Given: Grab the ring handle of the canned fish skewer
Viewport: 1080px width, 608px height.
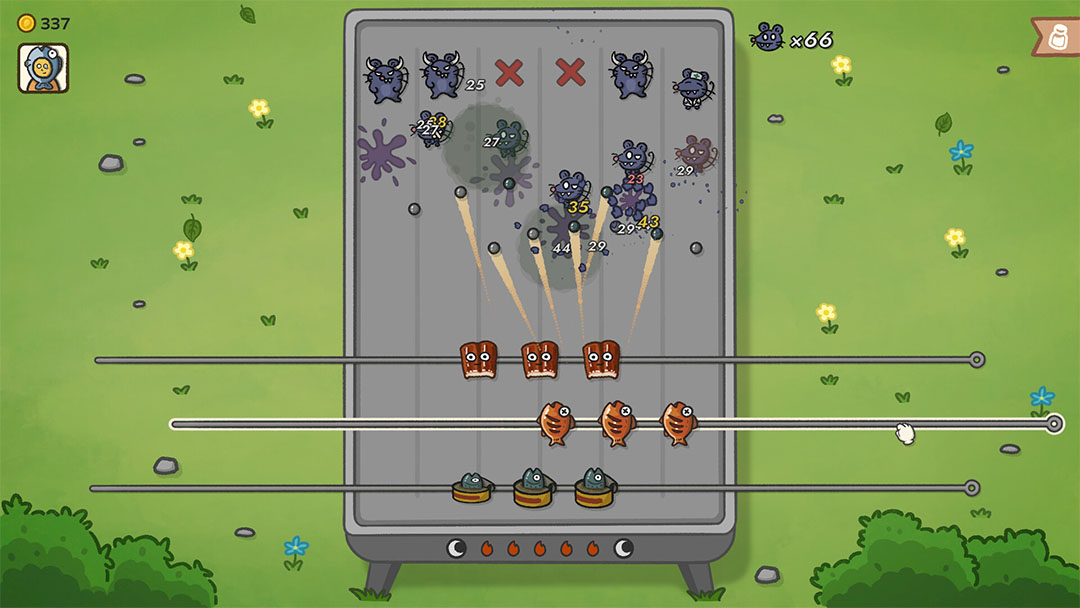Looking at the screenshot, I should (x=971, y=488).
